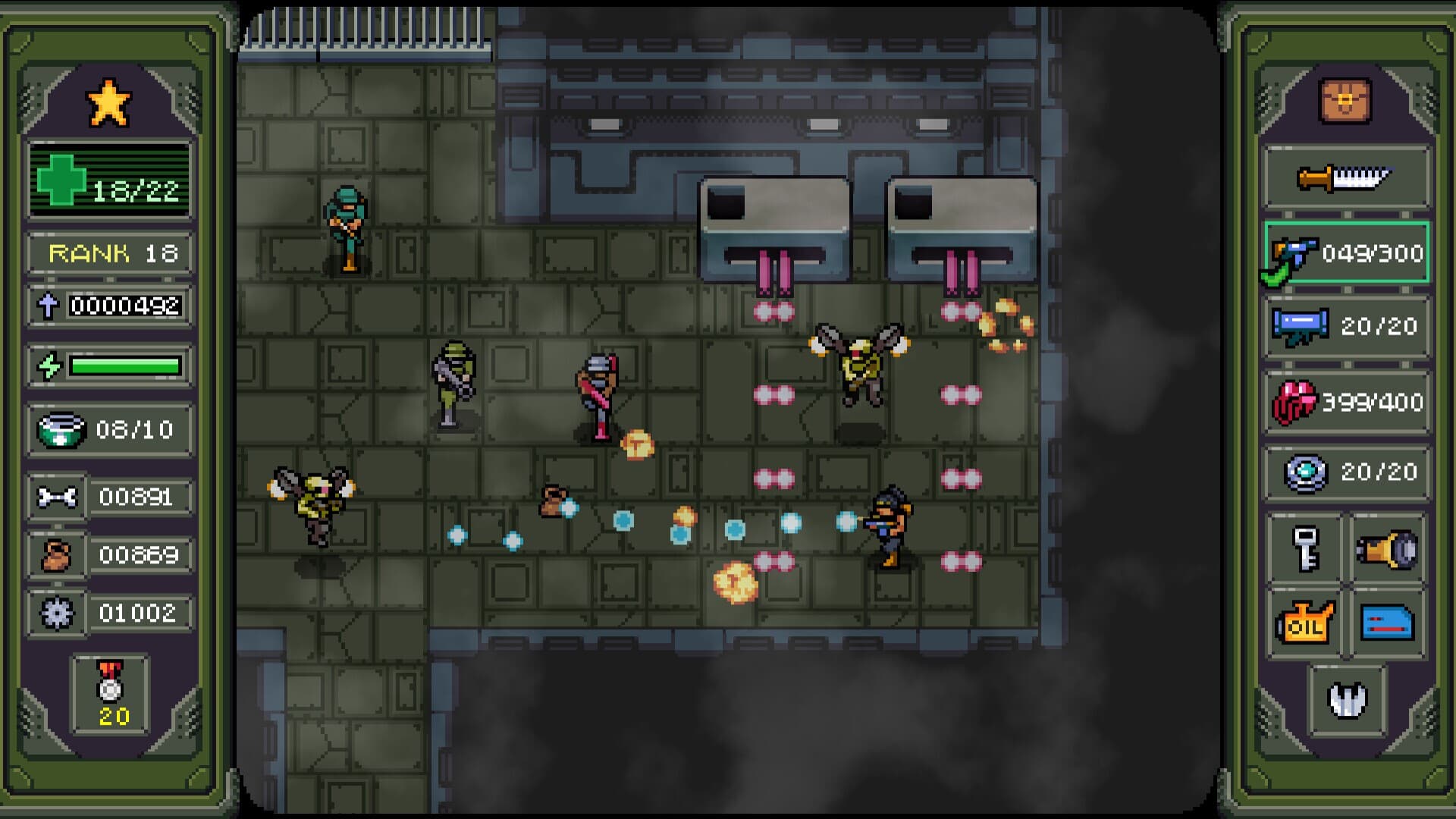1456x819 pixels.
Task: Open the blue keycard item slot
Action: (1387, 623)
